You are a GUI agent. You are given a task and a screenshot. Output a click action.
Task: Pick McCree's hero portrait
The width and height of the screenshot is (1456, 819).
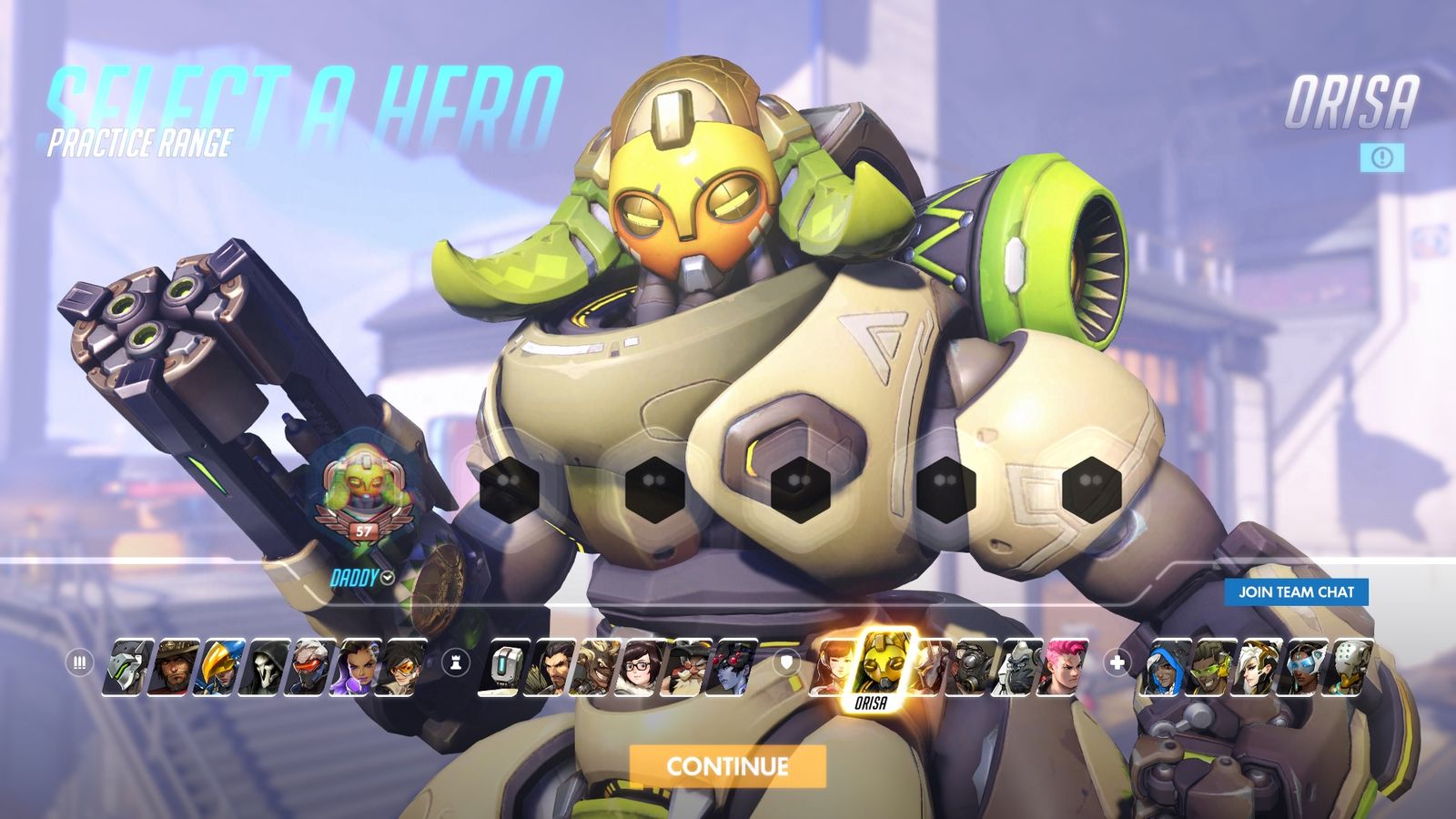175,666
